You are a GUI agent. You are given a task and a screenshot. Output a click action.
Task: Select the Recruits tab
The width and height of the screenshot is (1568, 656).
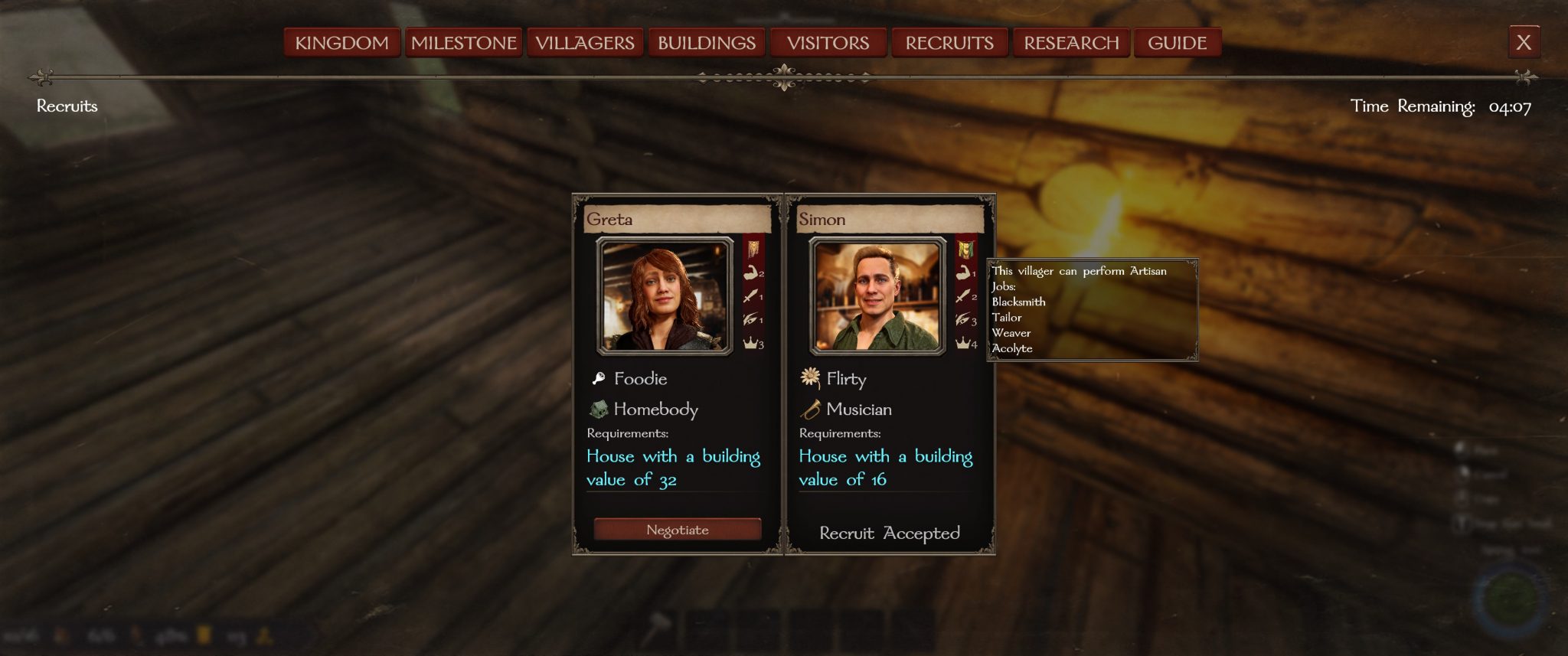(949, 43)
